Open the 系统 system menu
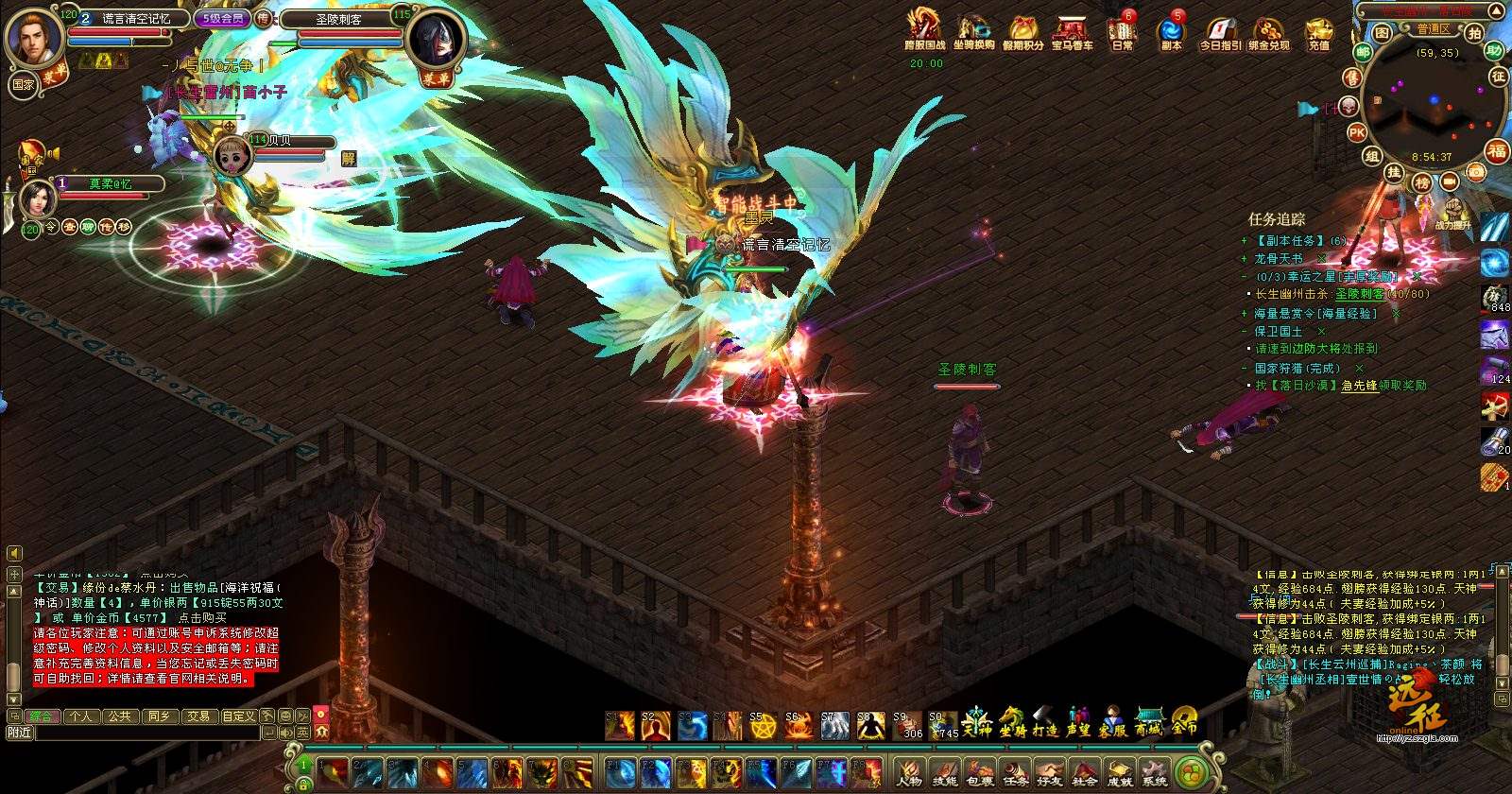1512x794 pixels. [x=1154, y=773]
